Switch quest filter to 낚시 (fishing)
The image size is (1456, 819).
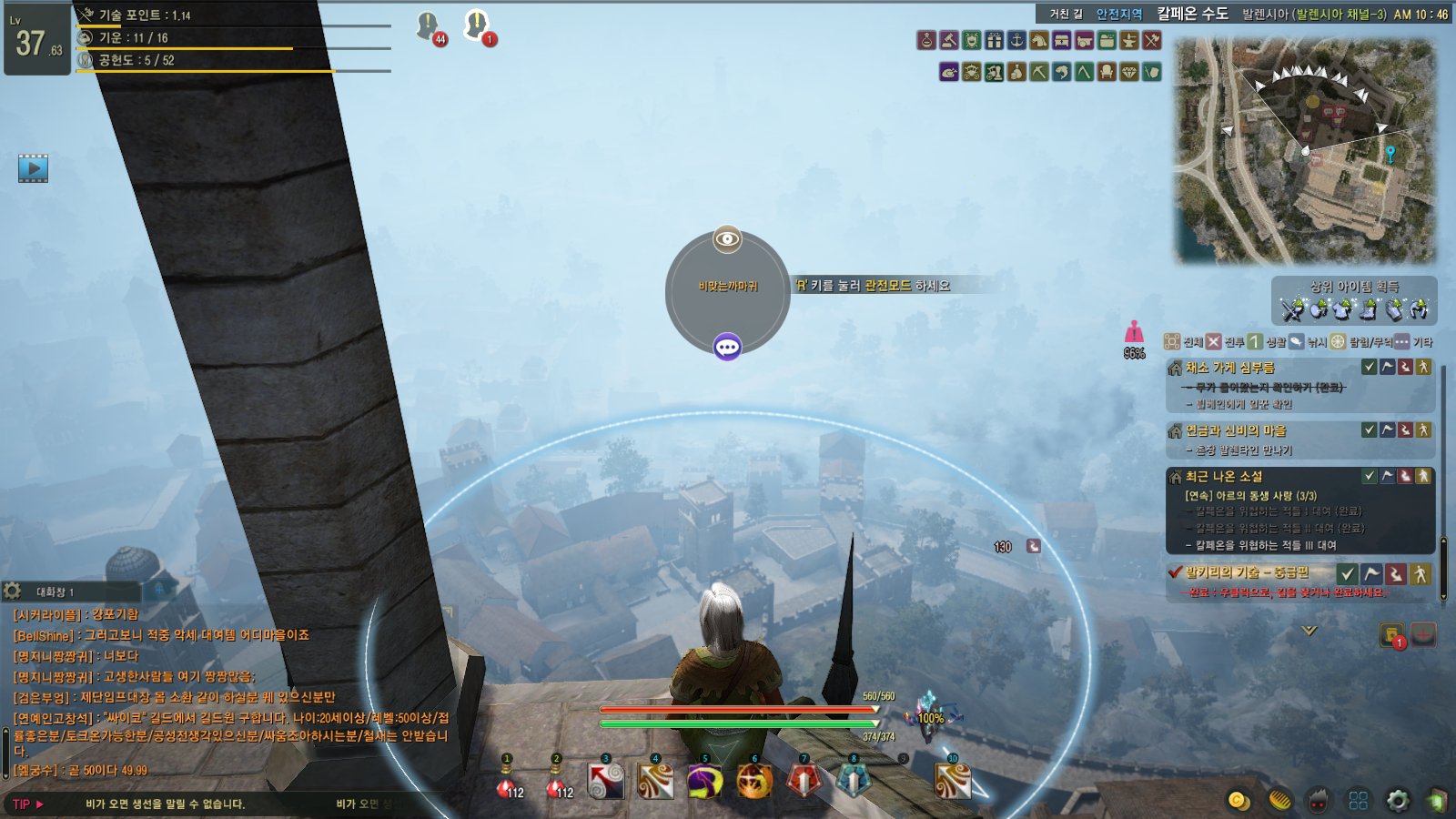pos(1297,342)
